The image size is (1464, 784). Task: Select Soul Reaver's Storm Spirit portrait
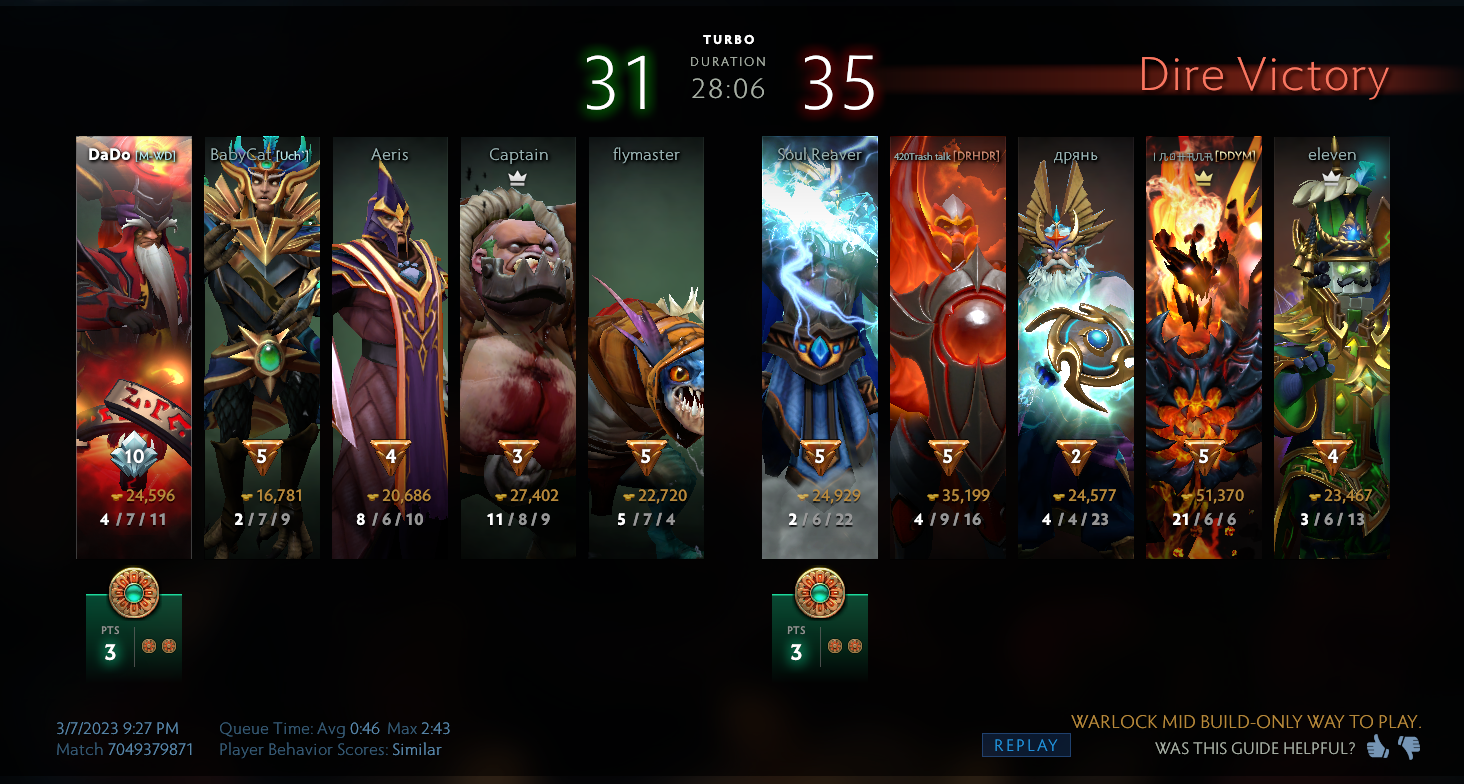click(820, 300)
